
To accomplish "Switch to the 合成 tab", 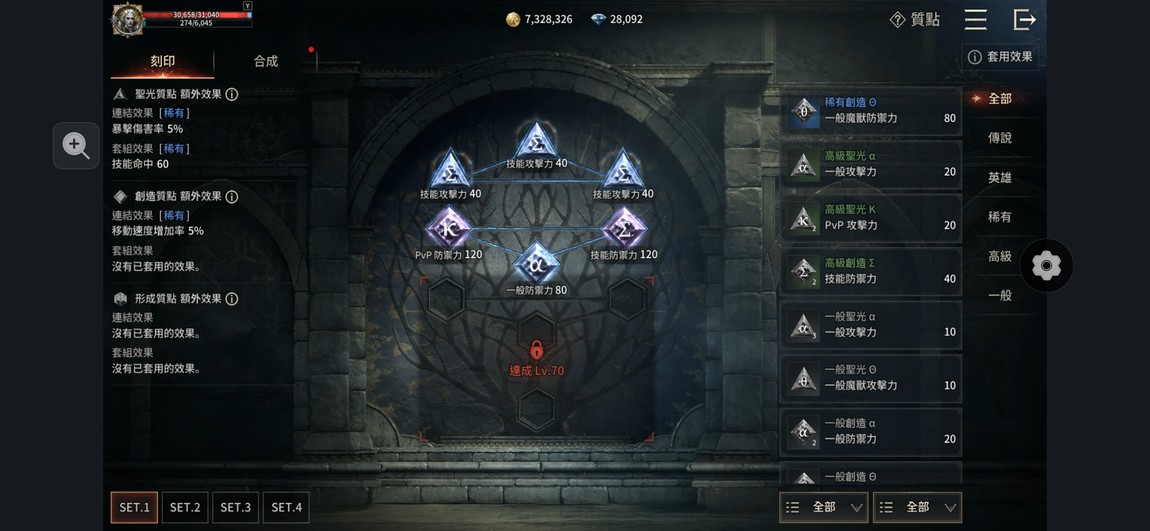I will pos(265,62).
